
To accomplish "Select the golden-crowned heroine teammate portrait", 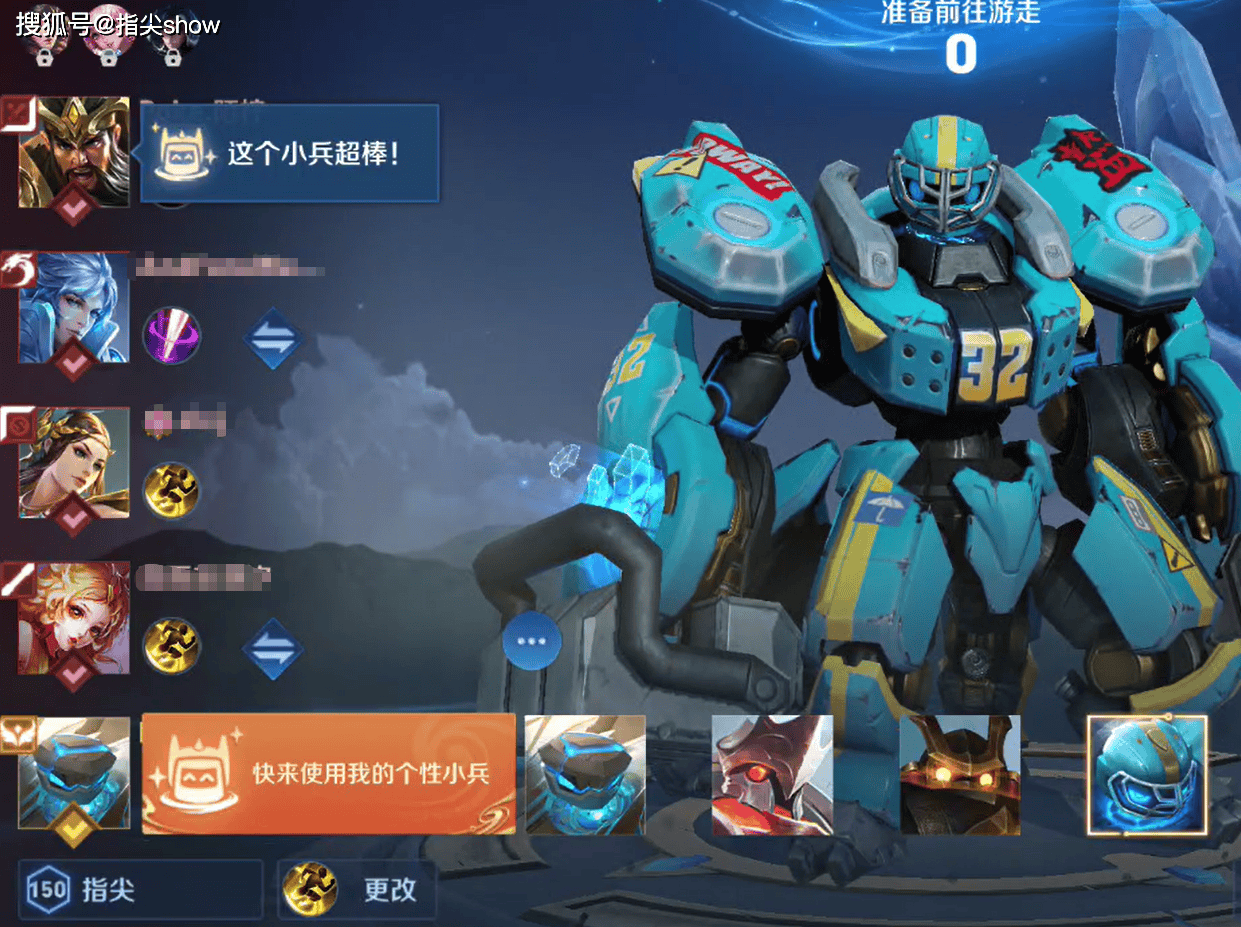I will click(x=73, y=462).
